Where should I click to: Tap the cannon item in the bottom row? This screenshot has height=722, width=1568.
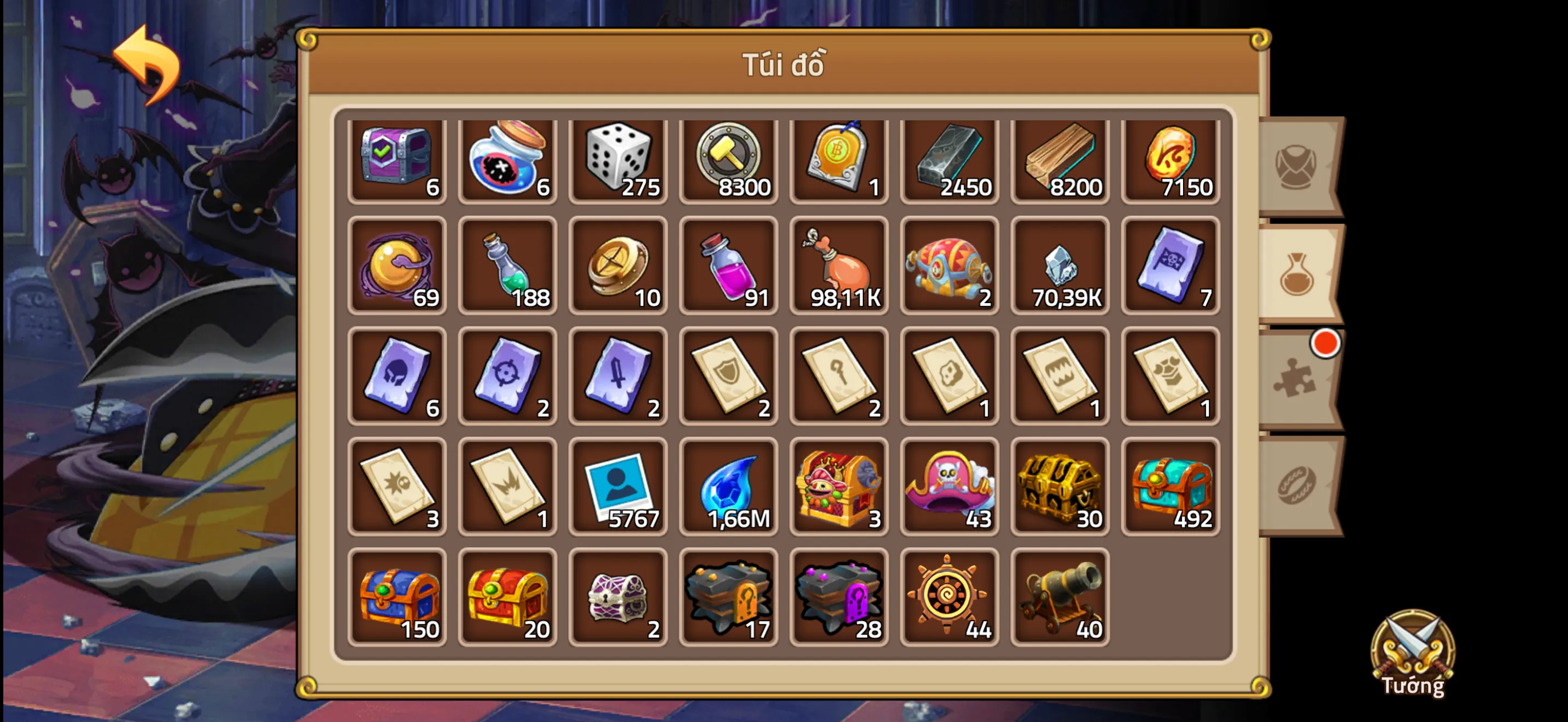tap(1060, 597)
